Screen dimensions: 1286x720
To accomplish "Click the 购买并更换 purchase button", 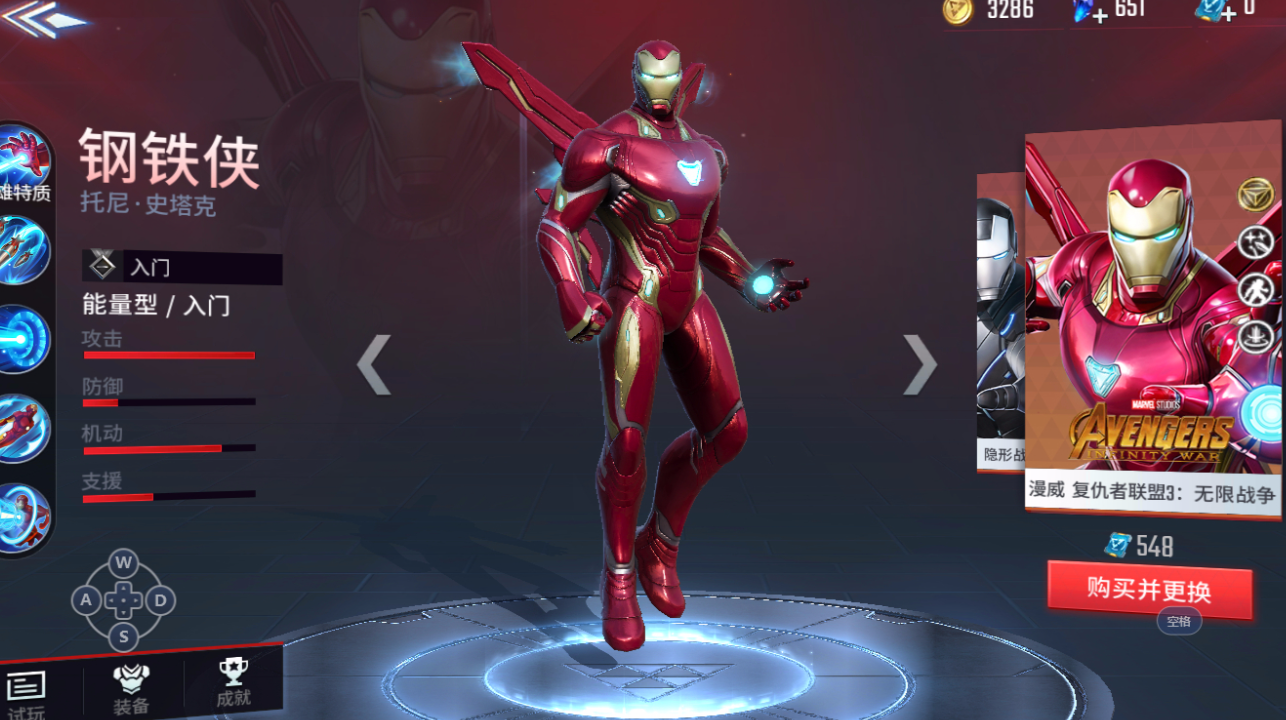I will pos(1149,590).
